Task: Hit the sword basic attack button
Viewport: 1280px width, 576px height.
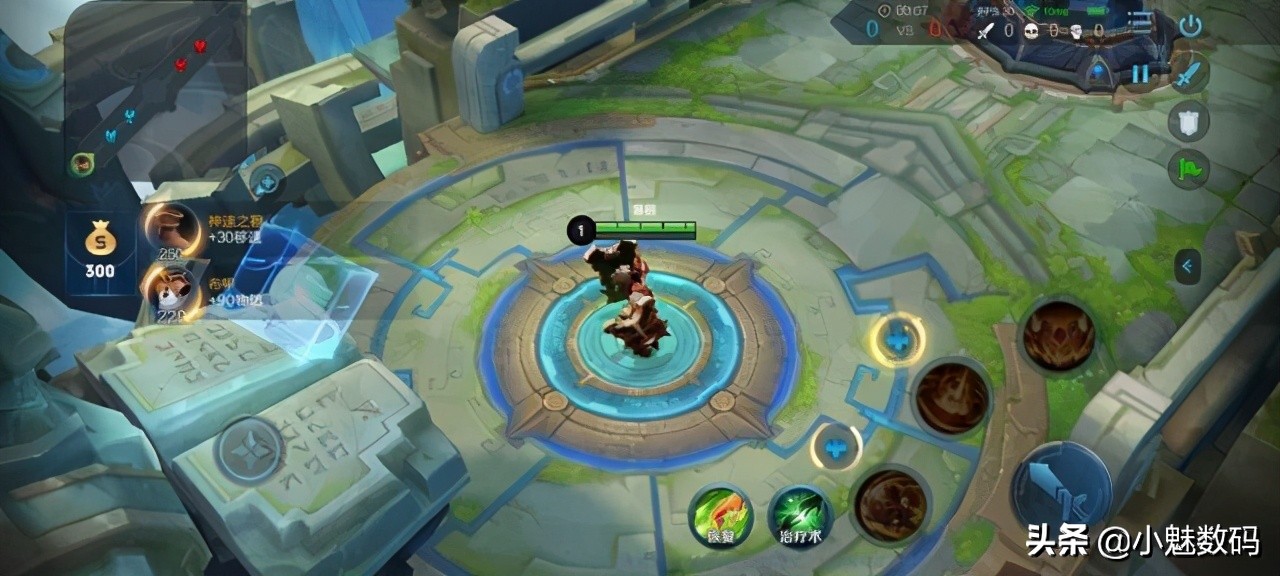Action: 1061,490
